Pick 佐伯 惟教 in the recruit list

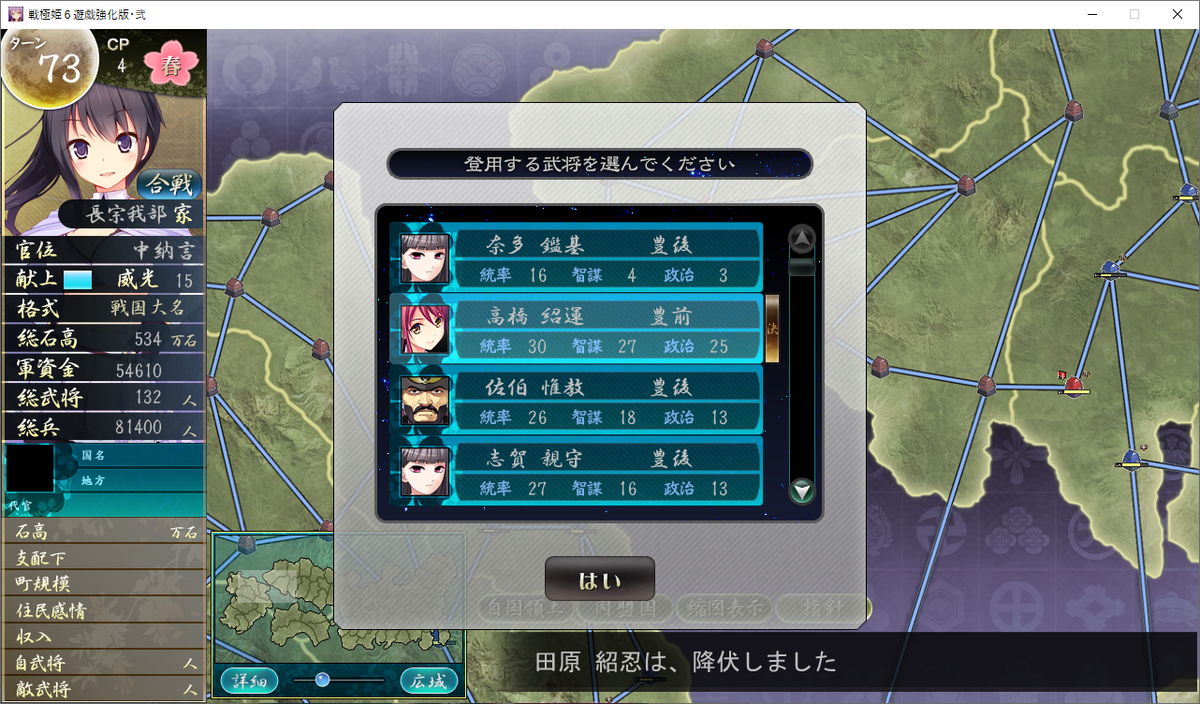577,400
